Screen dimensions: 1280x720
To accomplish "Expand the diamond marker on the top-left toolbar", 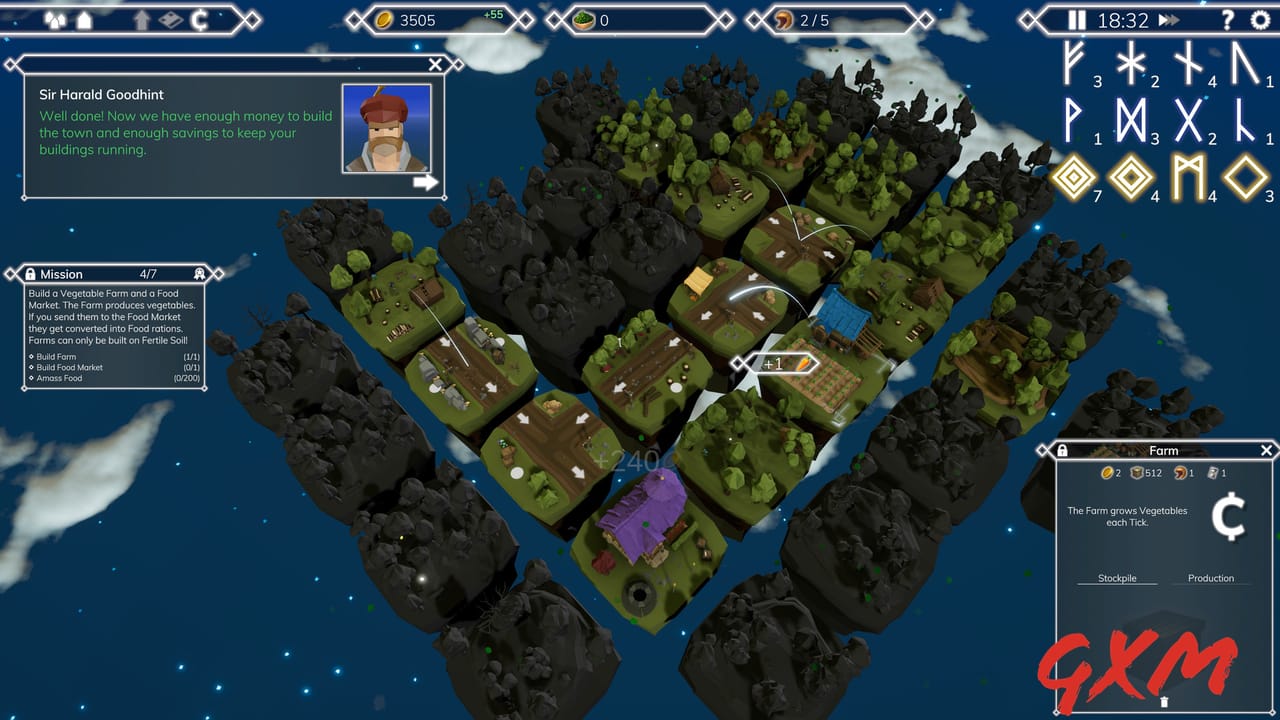I will [252, 19].
